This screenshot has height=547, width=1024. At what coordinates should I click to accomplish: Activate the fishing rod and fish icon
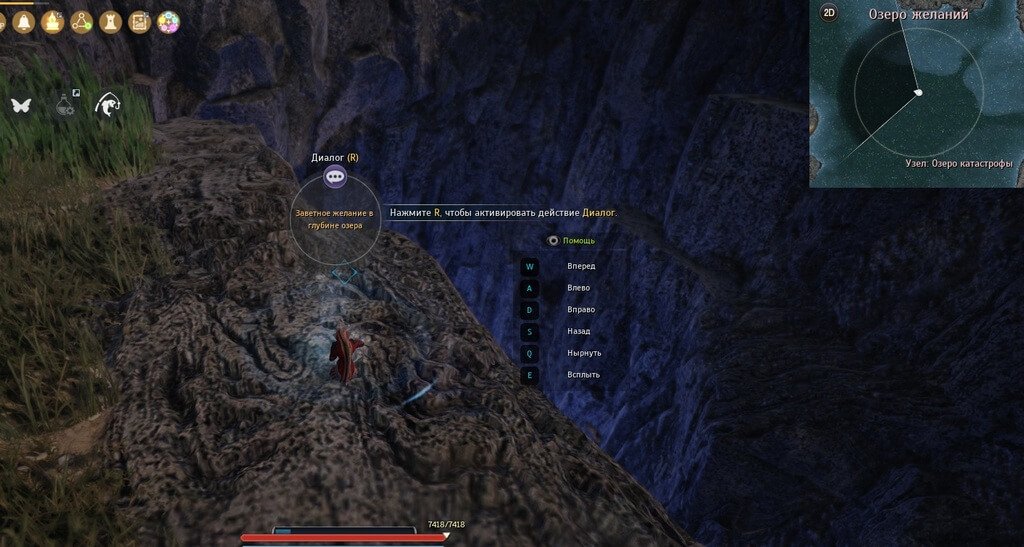tap(107, 104)
